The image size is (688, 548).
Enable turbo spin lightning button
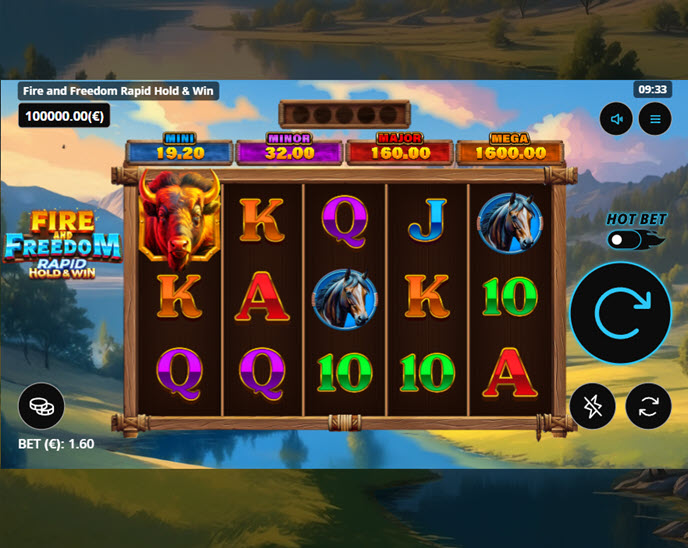click(x=594, y=406)
